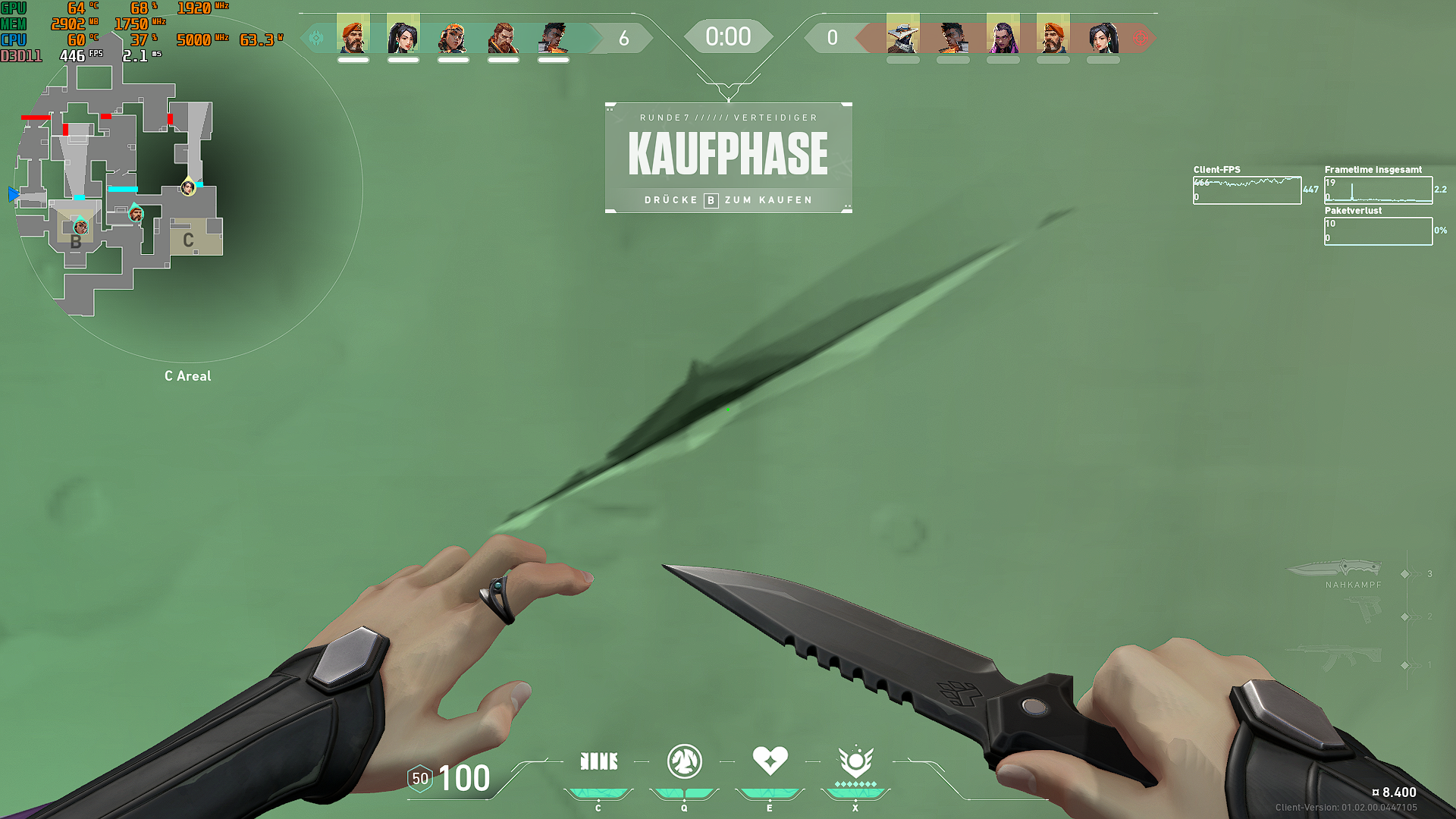Open the buy menu via ZUM KAUFEN prompt
Screen dimensions: 1456x819
pyautogui.click(x=728, y=200)
